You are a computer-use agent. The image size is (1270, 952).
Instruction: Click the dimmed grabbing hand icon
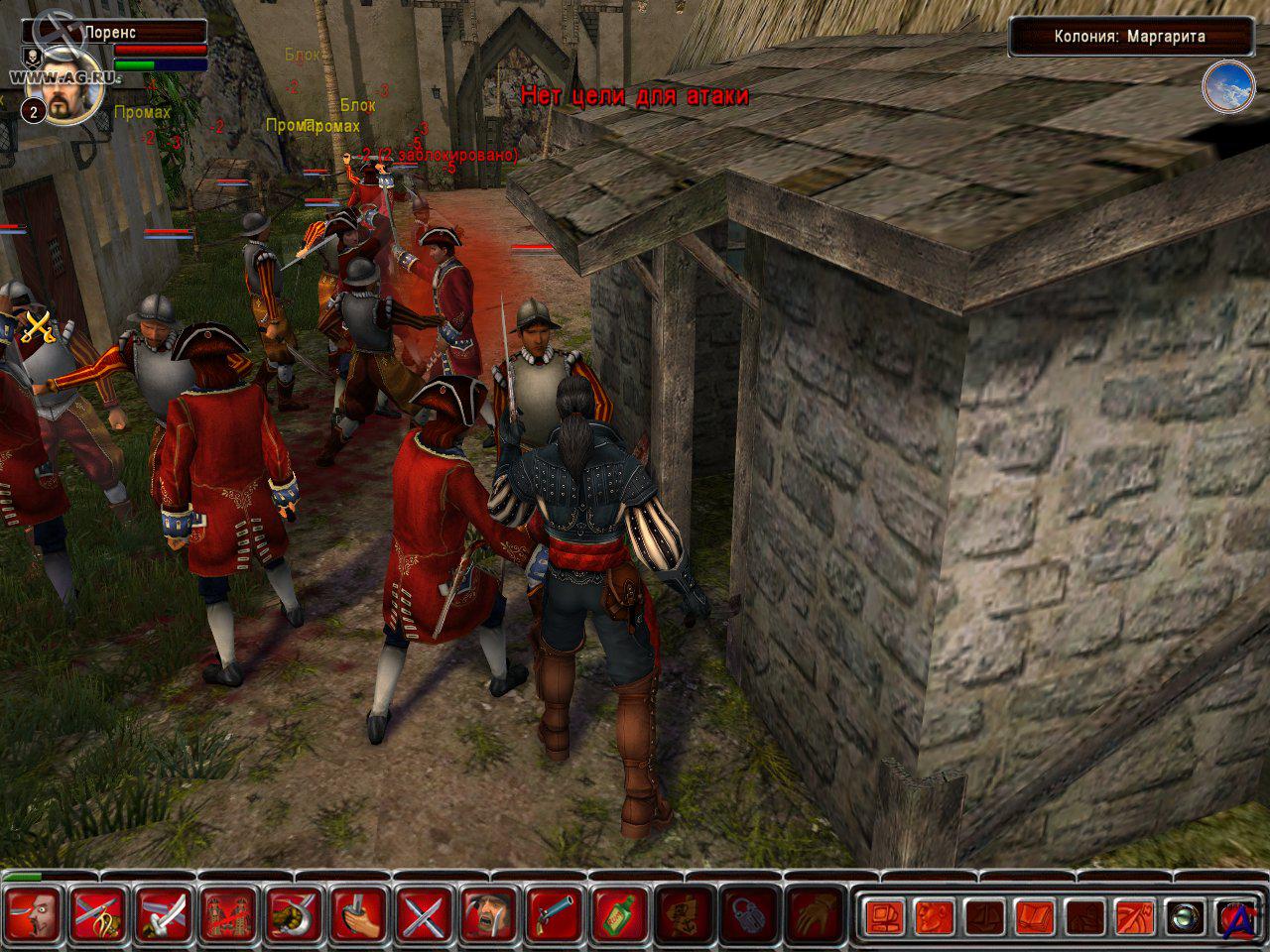816,913
